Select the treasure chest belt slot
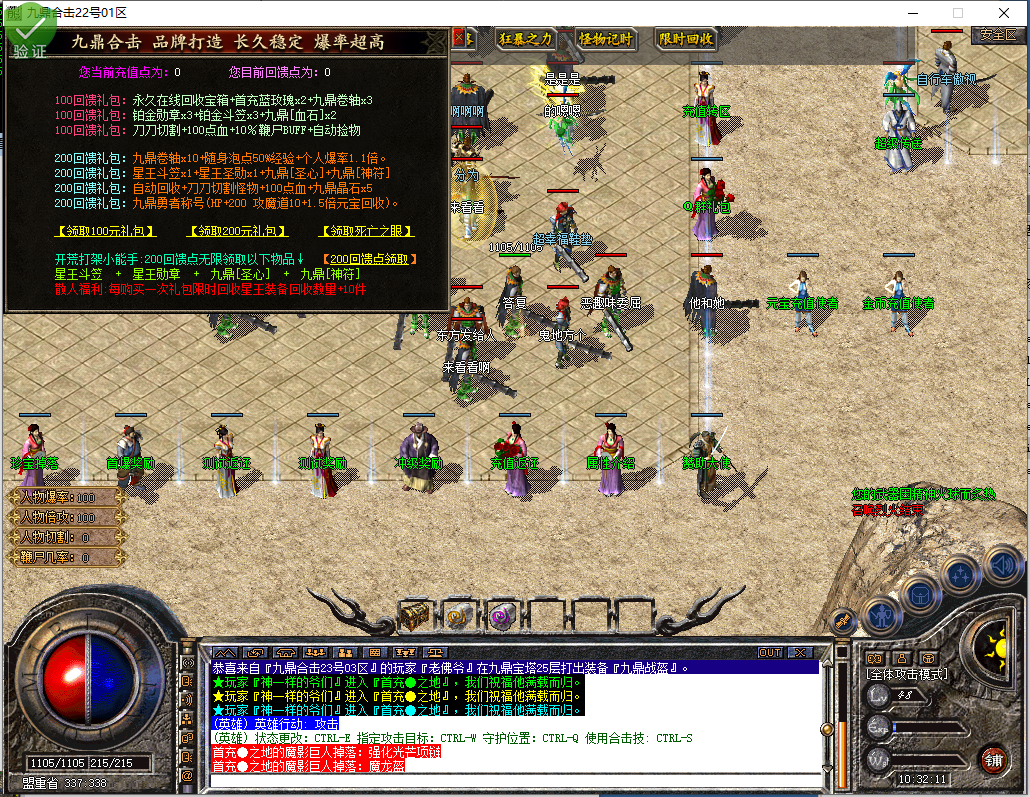Screen dimensions: 1030x797 415,614
